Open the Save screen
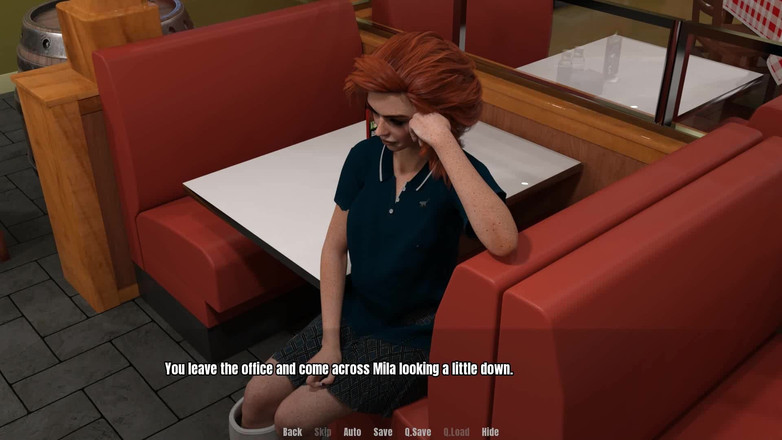This screenshot has height=440, width=782. coord(383,432)
